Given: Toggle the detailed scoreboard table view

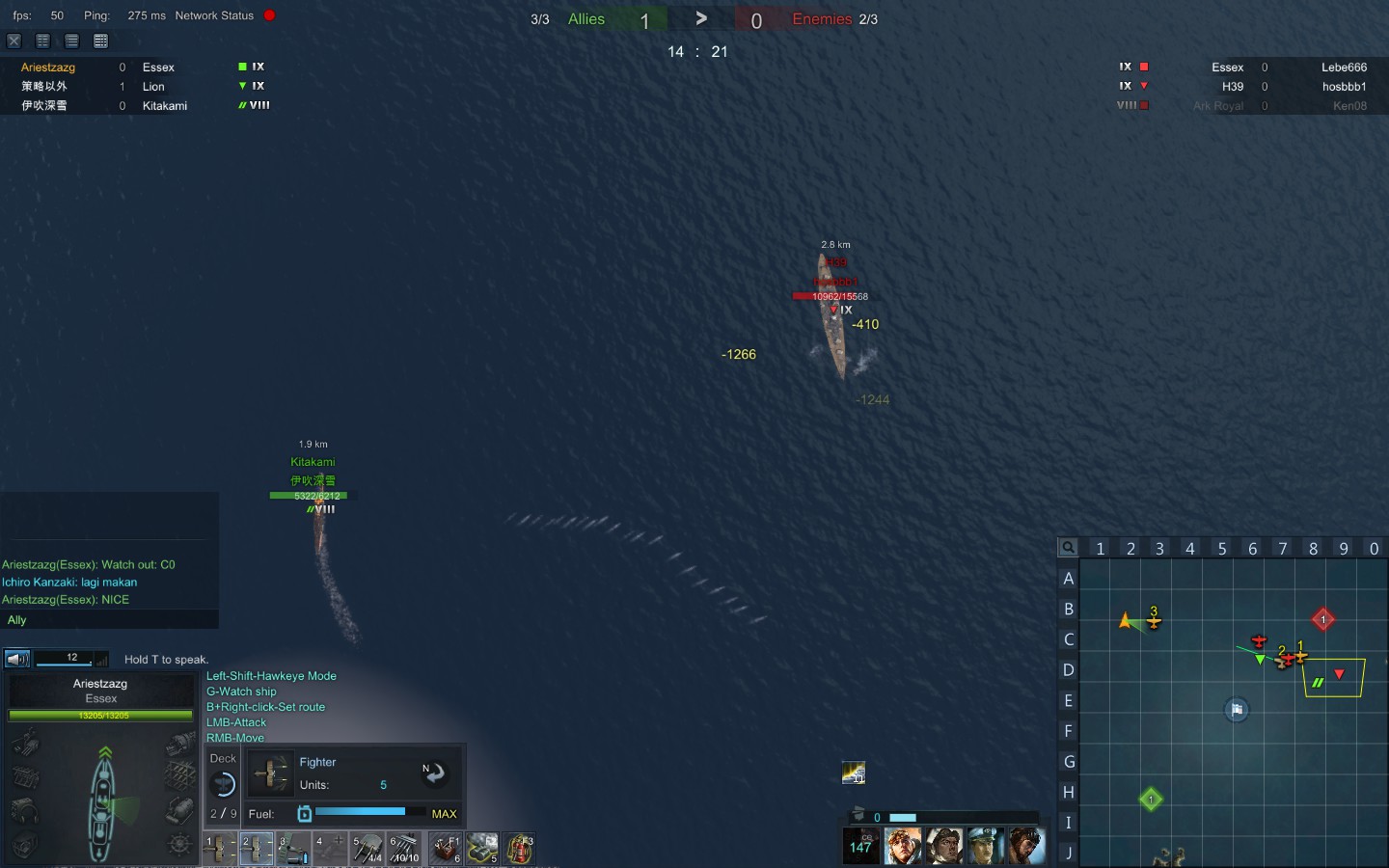Looking at the screenshot, I should 100,41.
